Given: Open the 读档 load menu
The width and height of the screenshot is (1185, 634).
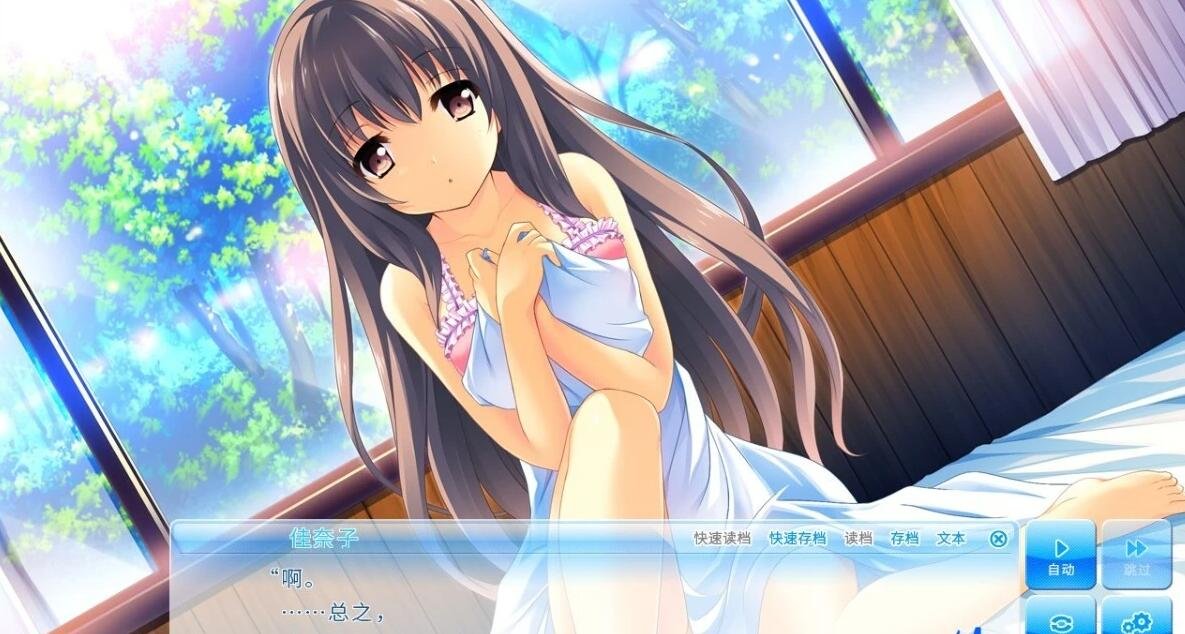Looking at the screenshot, I should click(x=858, y=538).
